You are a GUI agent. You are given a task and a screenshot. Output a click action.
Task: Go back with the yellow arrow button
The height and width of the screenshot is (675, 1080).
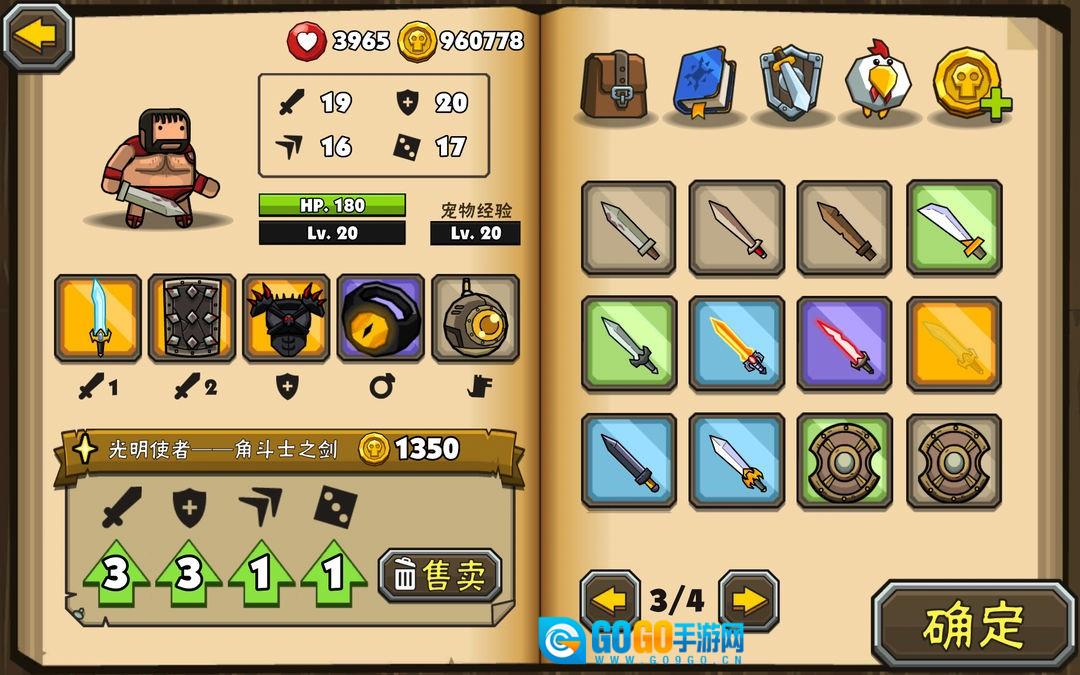(38, 37)
